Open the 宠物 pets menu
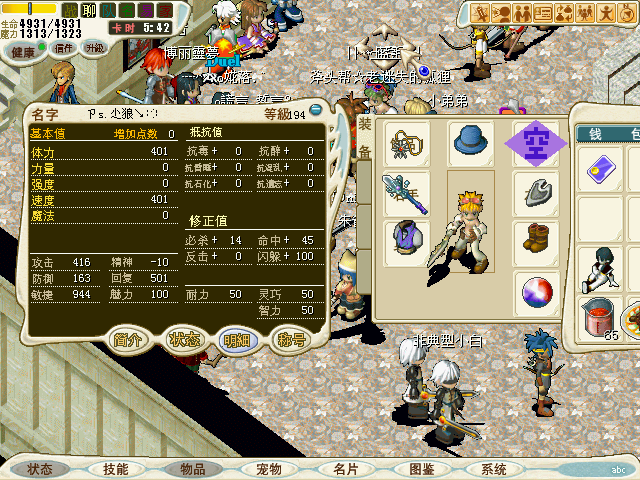The width and height of the screenshot is (640, 480). coord(269,468)
